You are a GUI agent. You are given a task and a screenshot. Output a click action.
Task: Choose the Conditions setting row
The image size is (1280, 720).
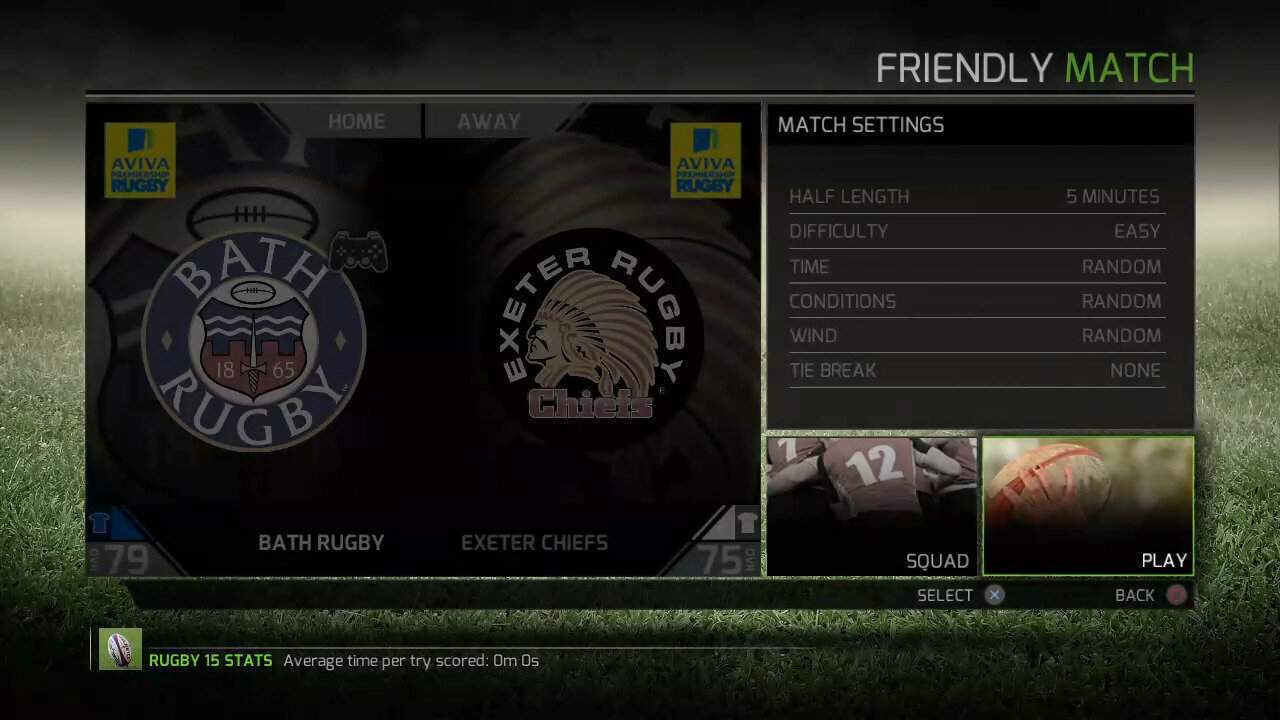975,301
